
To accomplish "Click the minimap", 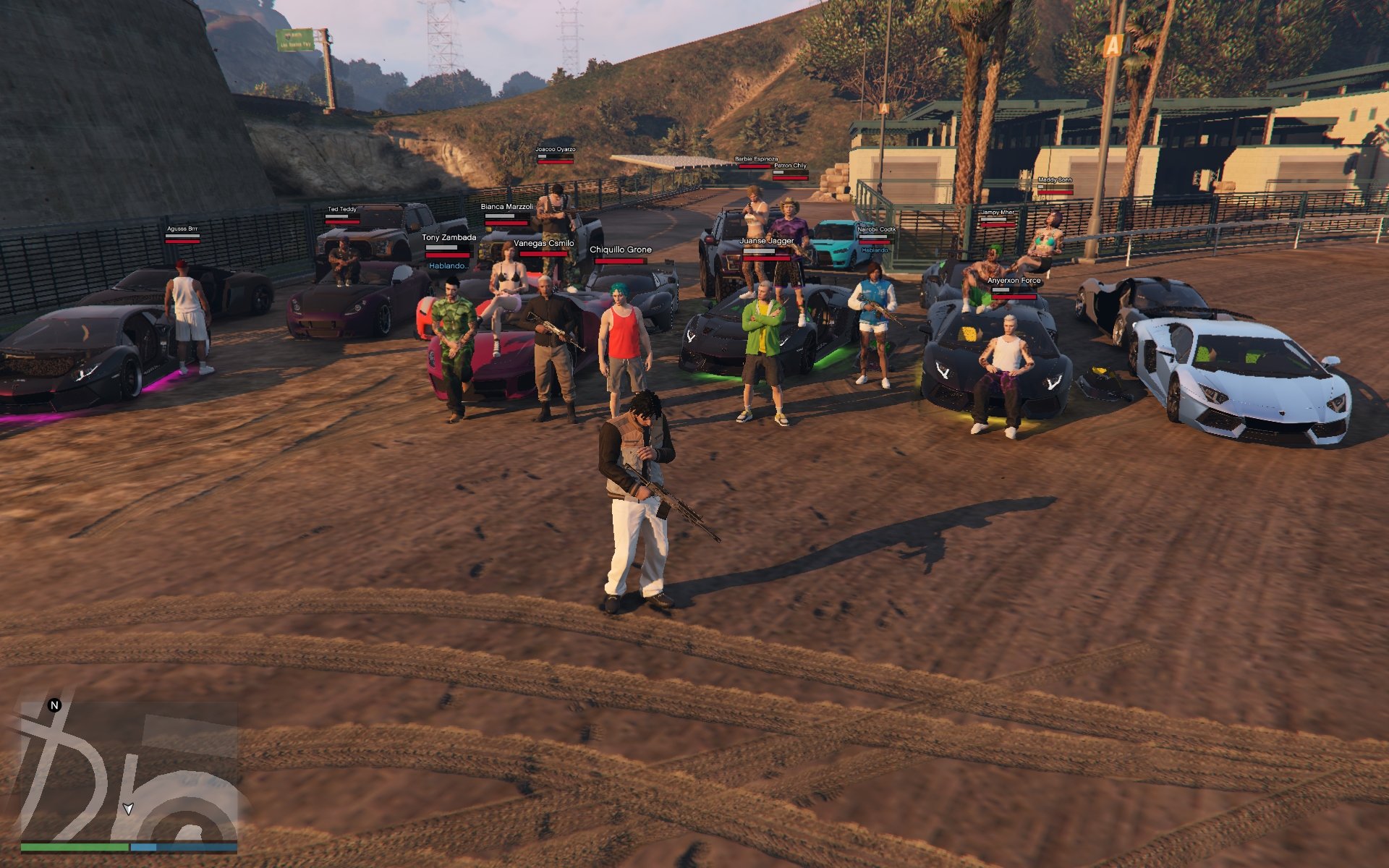I will pyautogui.click(x=129, y=771).
